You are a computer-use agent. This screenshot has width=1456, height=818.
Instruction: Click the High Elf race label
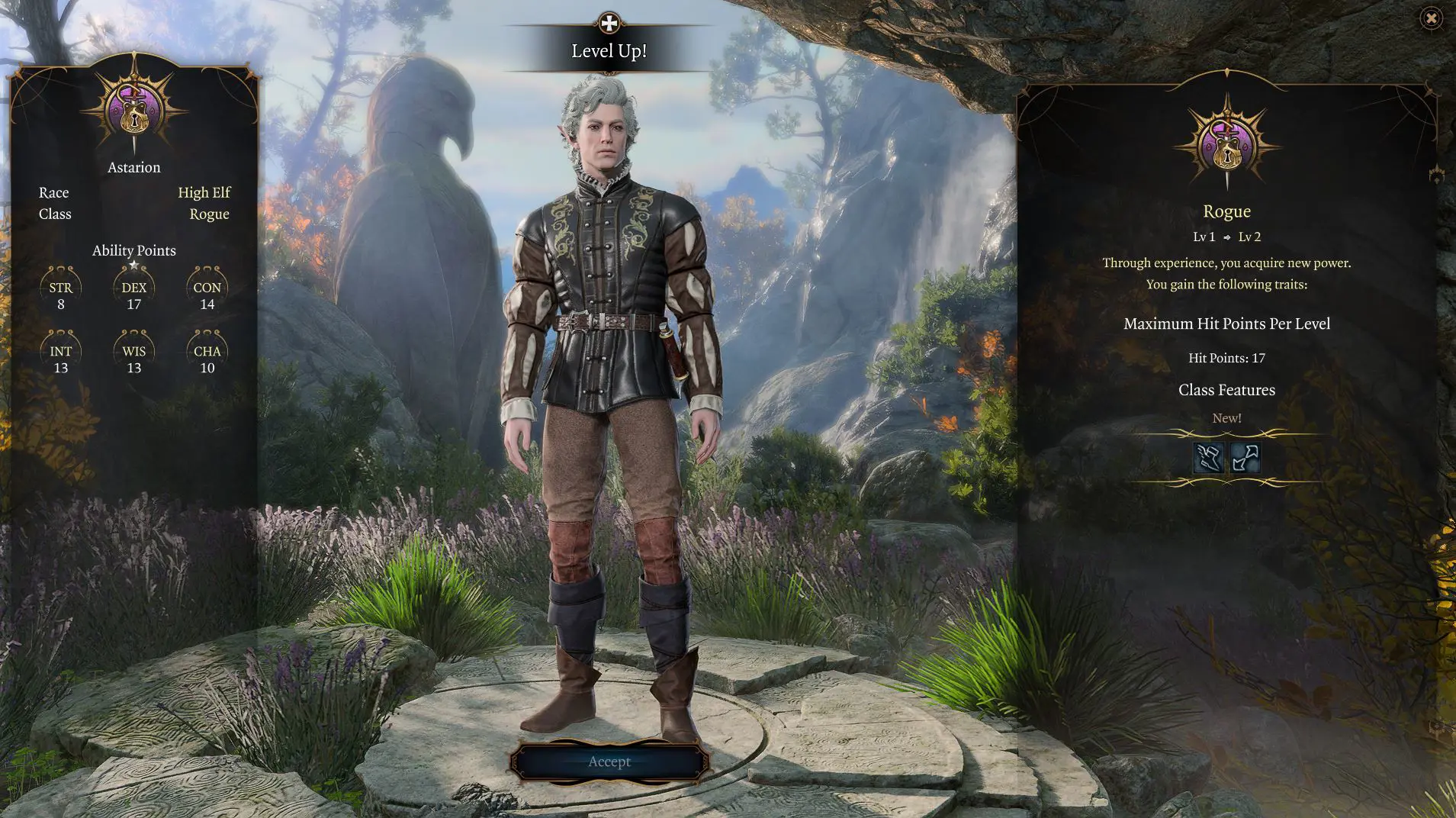pos(204,192)
